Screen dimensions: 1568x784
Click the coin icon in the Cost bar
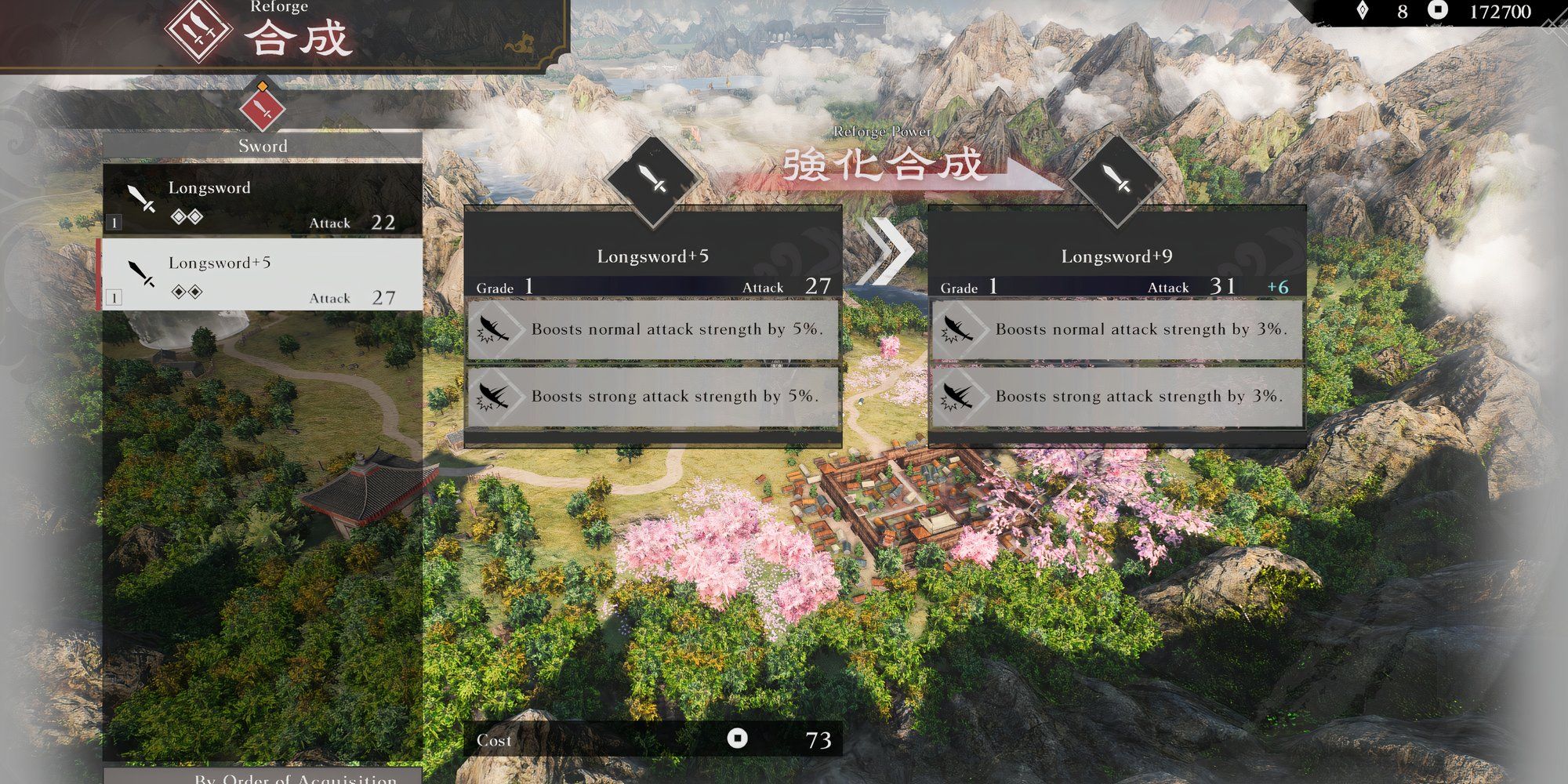point(738,739)
